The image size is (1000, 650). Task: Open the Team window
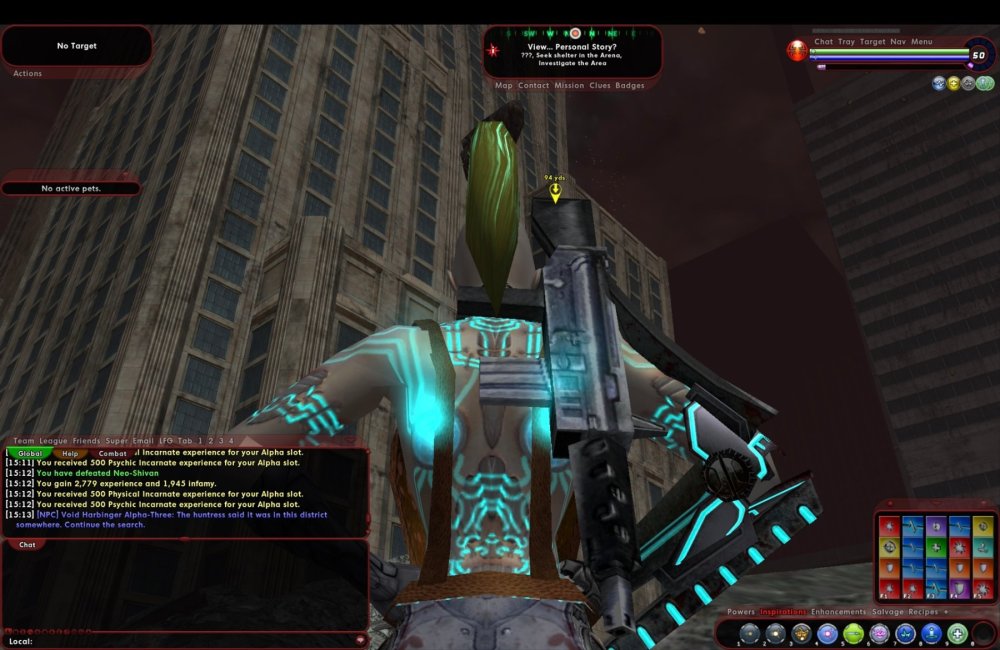24,441
